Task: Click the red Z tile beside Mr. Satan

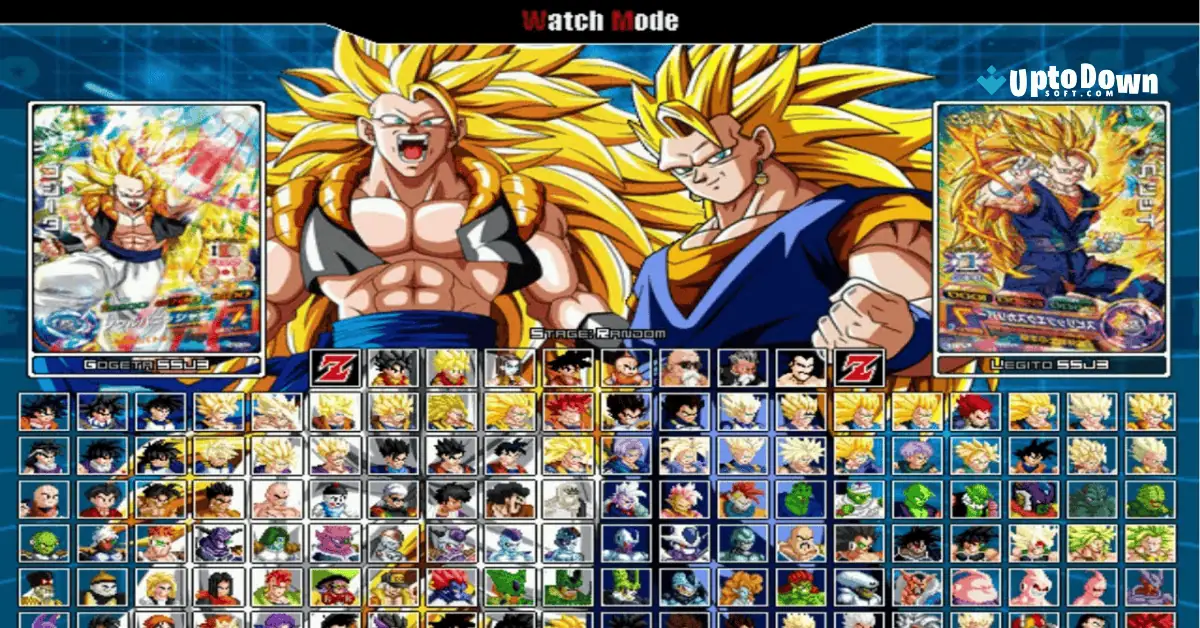Action: (x=859, y=367)
